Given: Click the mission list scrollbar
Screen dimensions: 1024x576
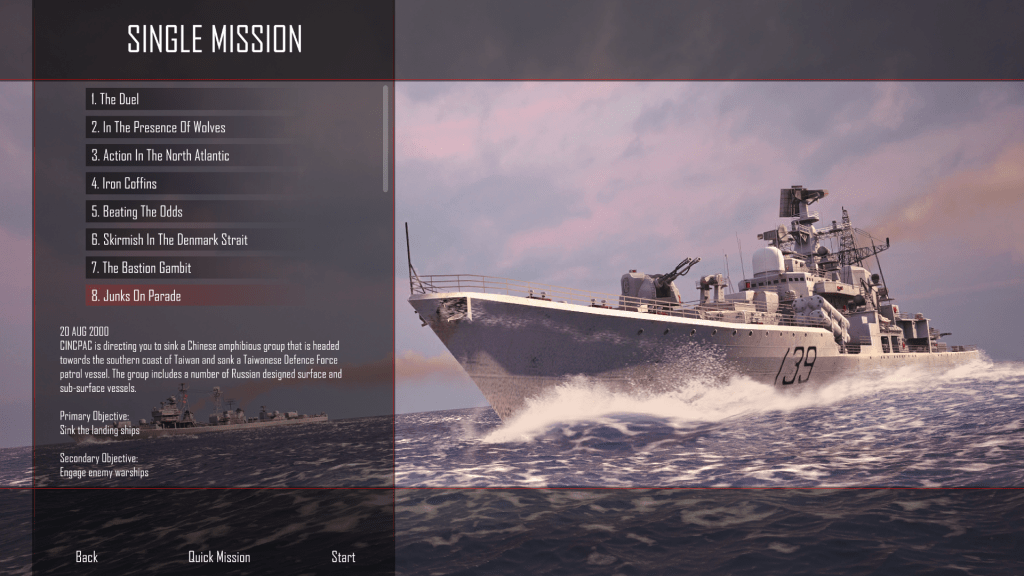Looking at the screenshot, I should [386, 138].
